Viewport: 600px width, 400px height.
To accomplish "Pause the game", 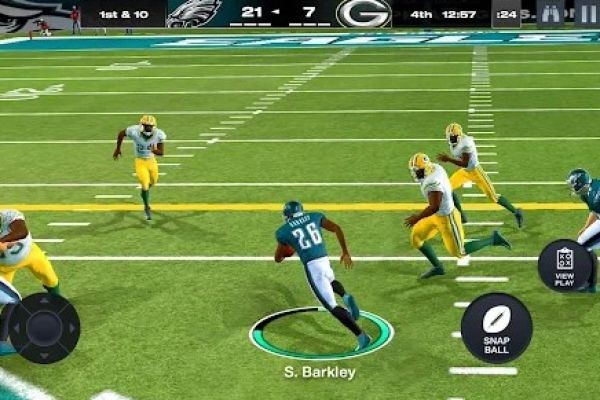I will [x=586, y=13].
